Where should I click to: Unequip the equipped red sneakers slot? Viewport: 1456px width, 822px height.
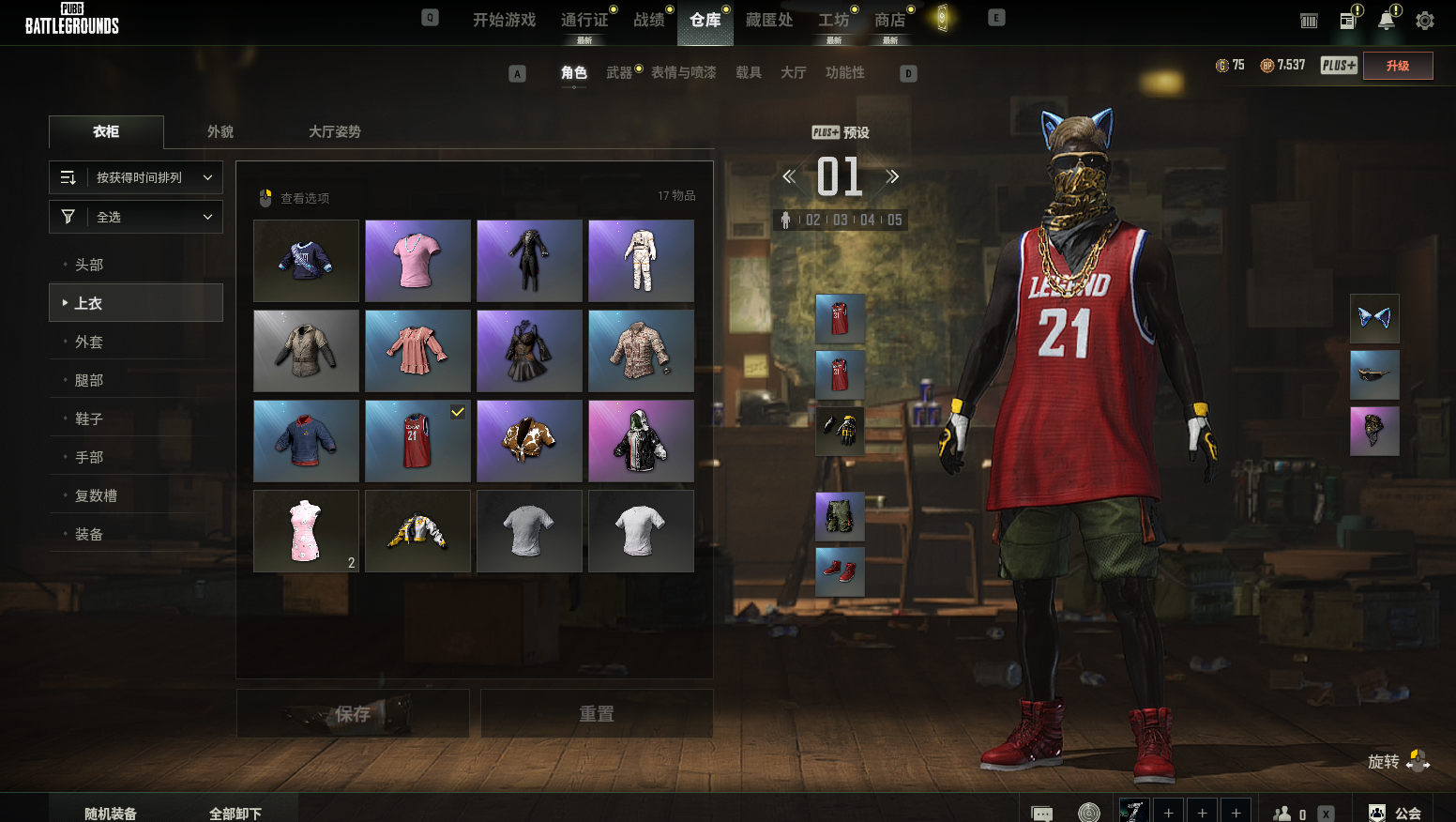click(x=840, y=572)
